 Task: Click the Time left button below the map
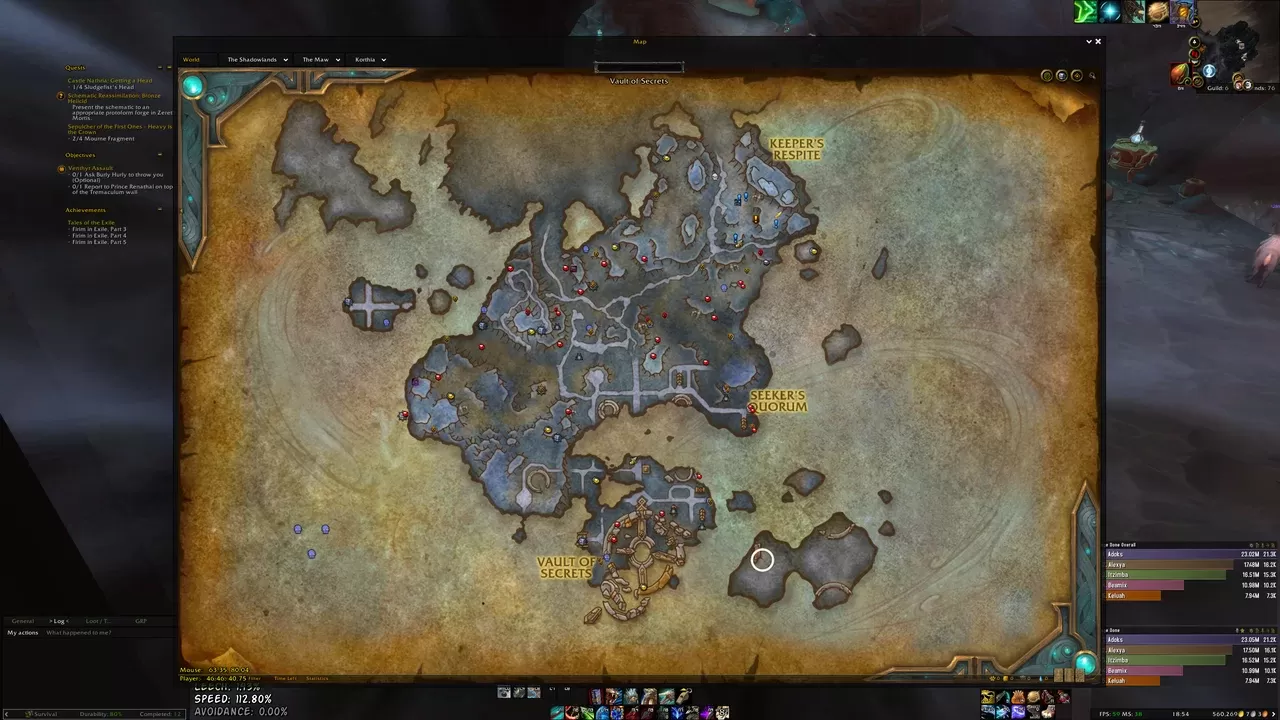285,678
